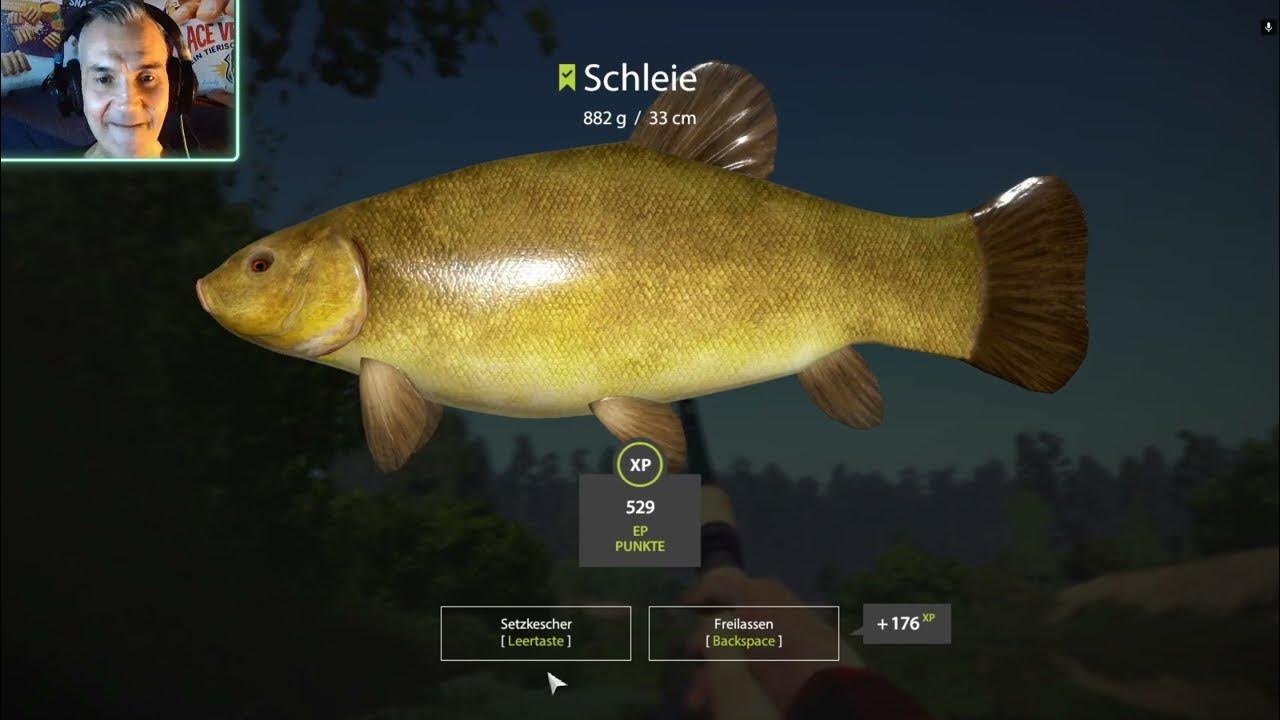Choose Freilassen to release the fish

743,633
